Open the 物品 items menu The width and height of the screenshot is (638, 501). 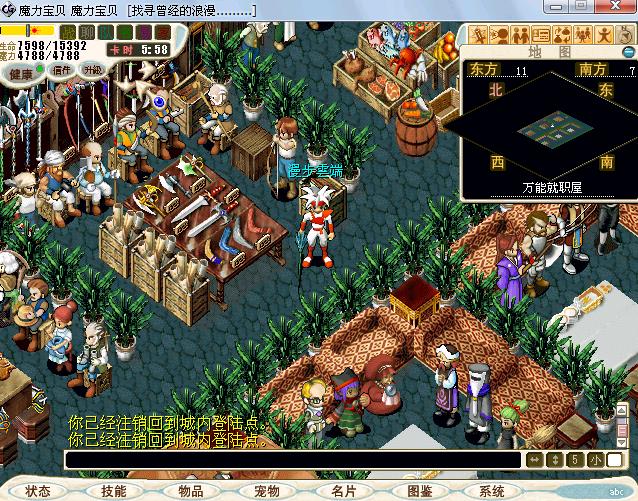[190, 491]
